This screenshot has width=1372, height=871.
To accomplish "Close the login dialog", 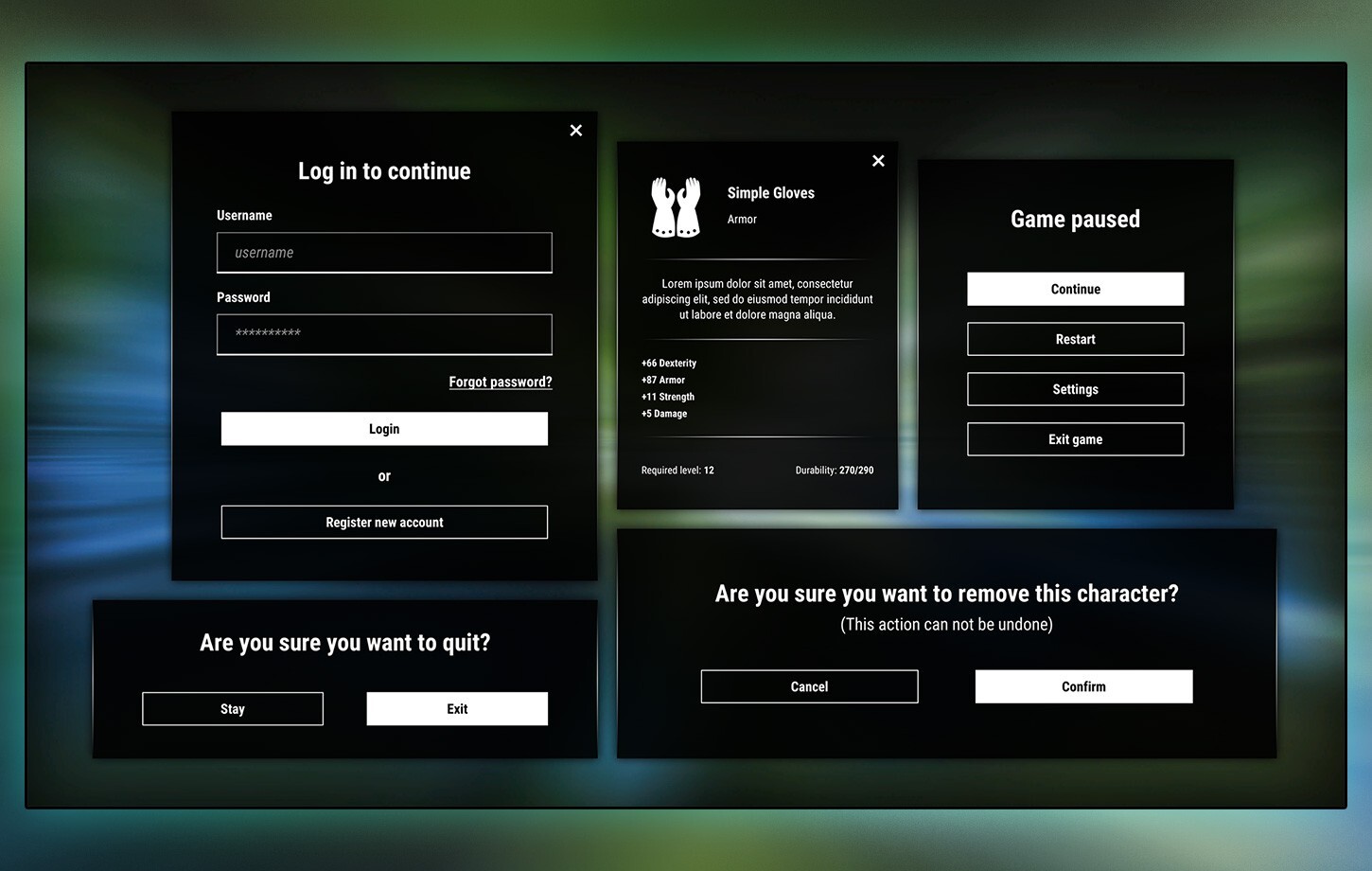I will click(575, 130).
